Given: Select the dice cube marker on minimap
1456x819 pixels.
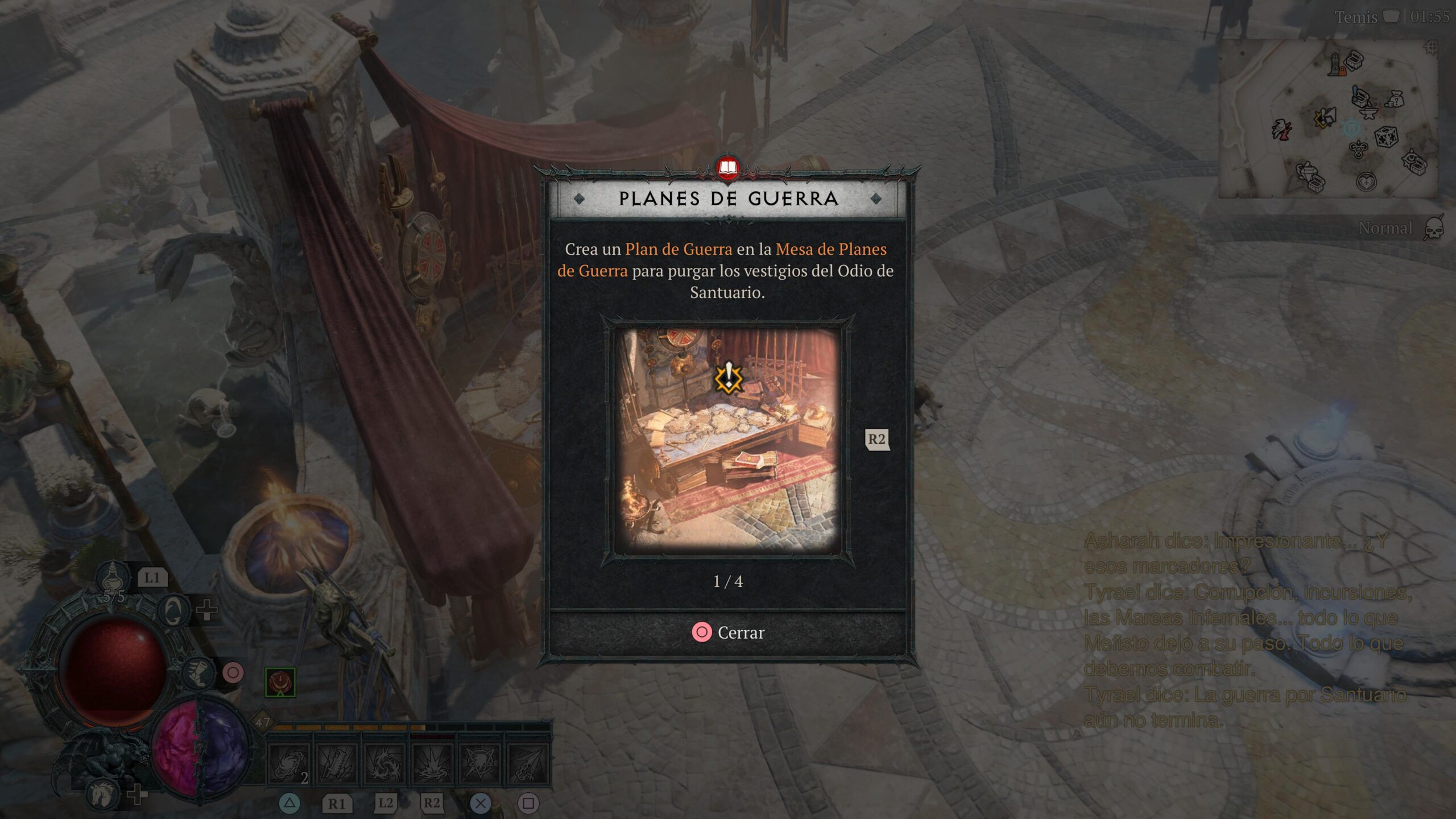Looking at the screenshot, I should pyautogui.click(x=1386, y=136).
